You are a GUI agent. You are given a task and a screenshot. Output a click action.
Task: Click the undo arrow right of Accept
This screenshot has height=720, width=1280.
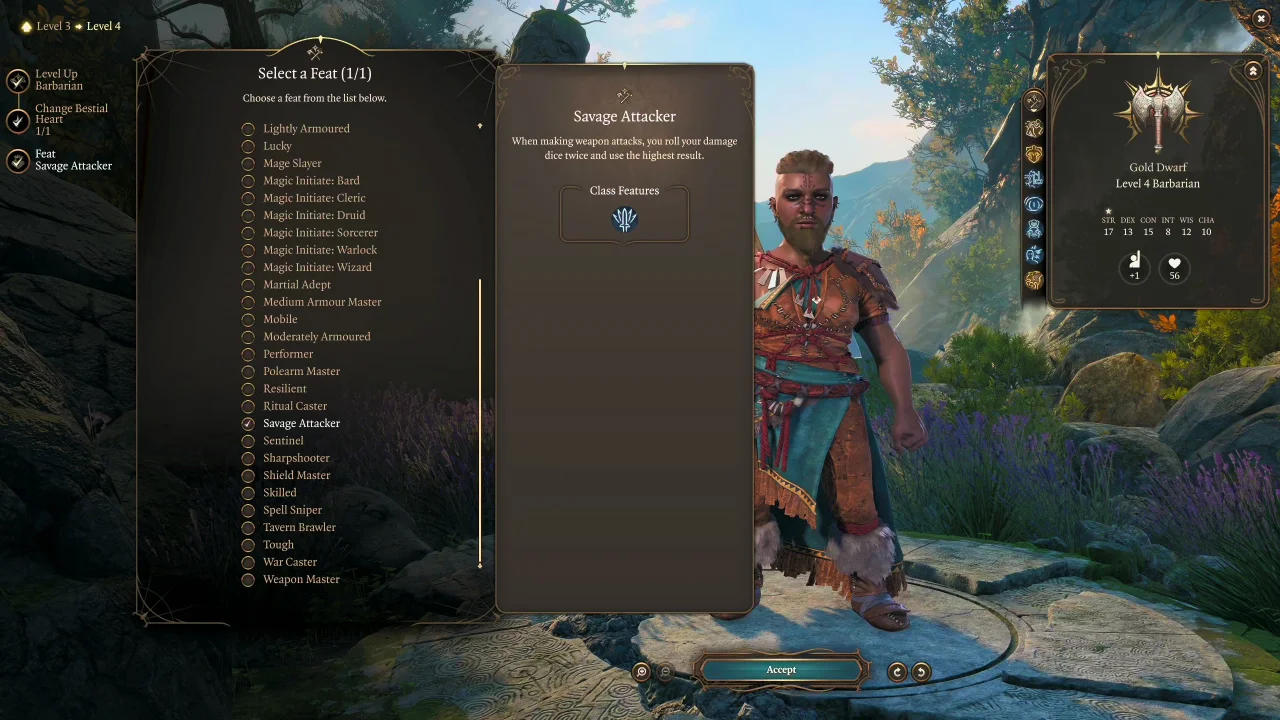tap(896, 671)
